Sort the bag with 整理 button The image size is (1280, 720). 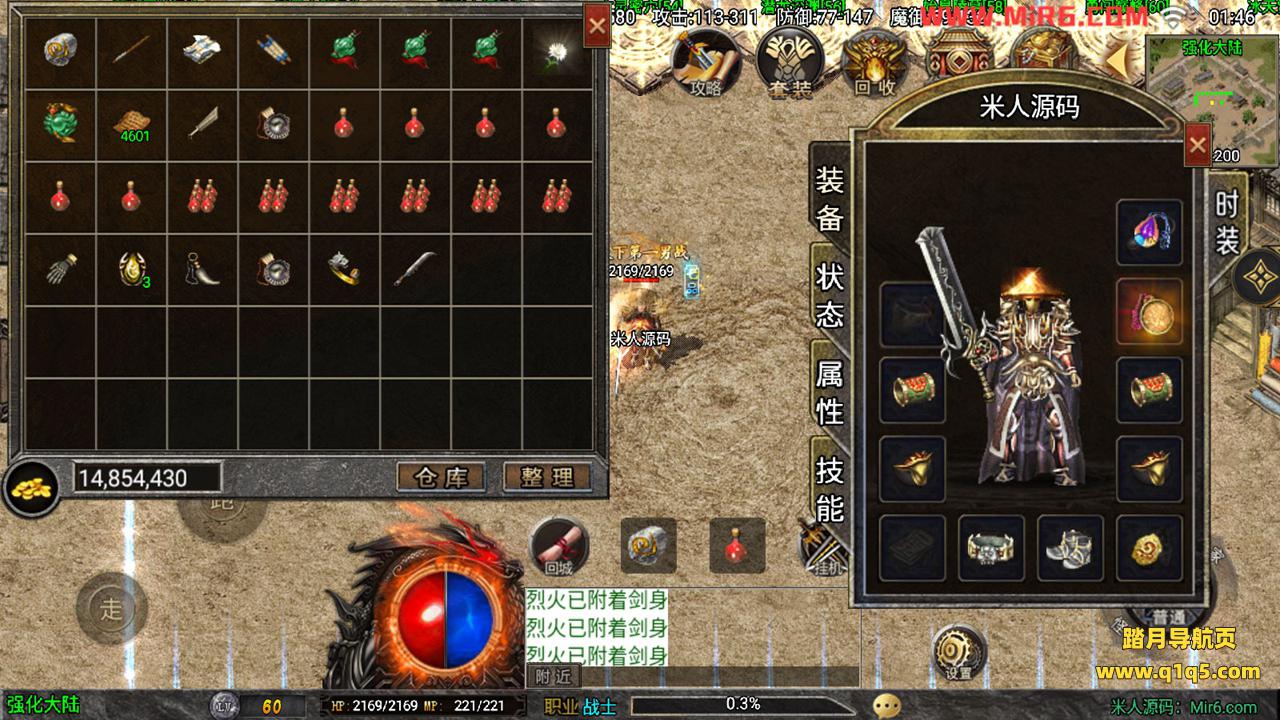coord(546,477)
